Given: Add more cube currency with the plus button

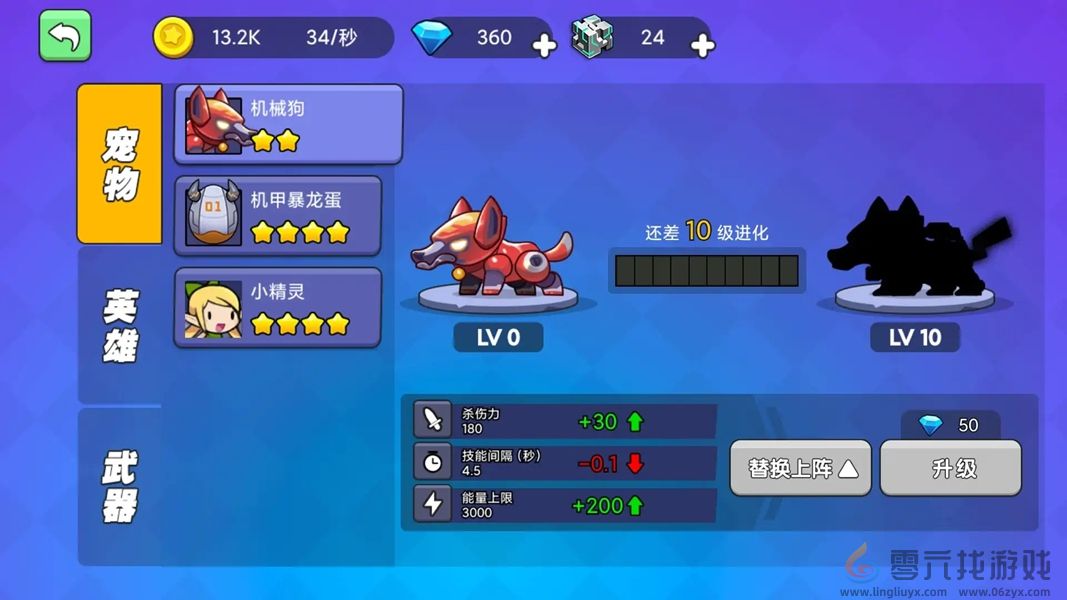Looking at the screenshot, I should coord(703,46).
